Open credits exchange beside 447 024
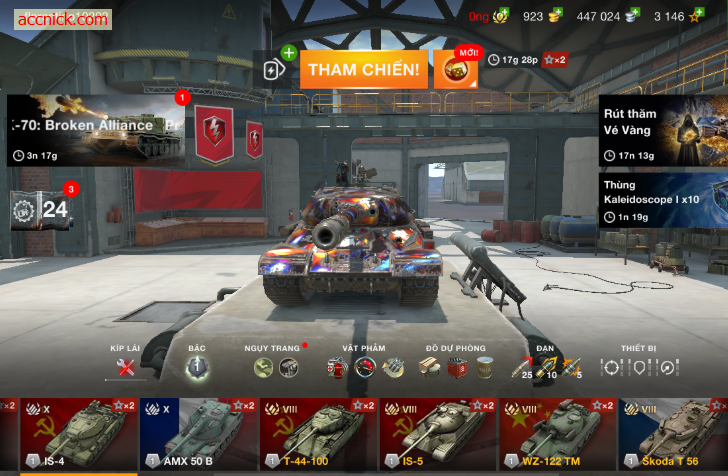Screen dimensions: 728x476 click(x=632, y=16)
